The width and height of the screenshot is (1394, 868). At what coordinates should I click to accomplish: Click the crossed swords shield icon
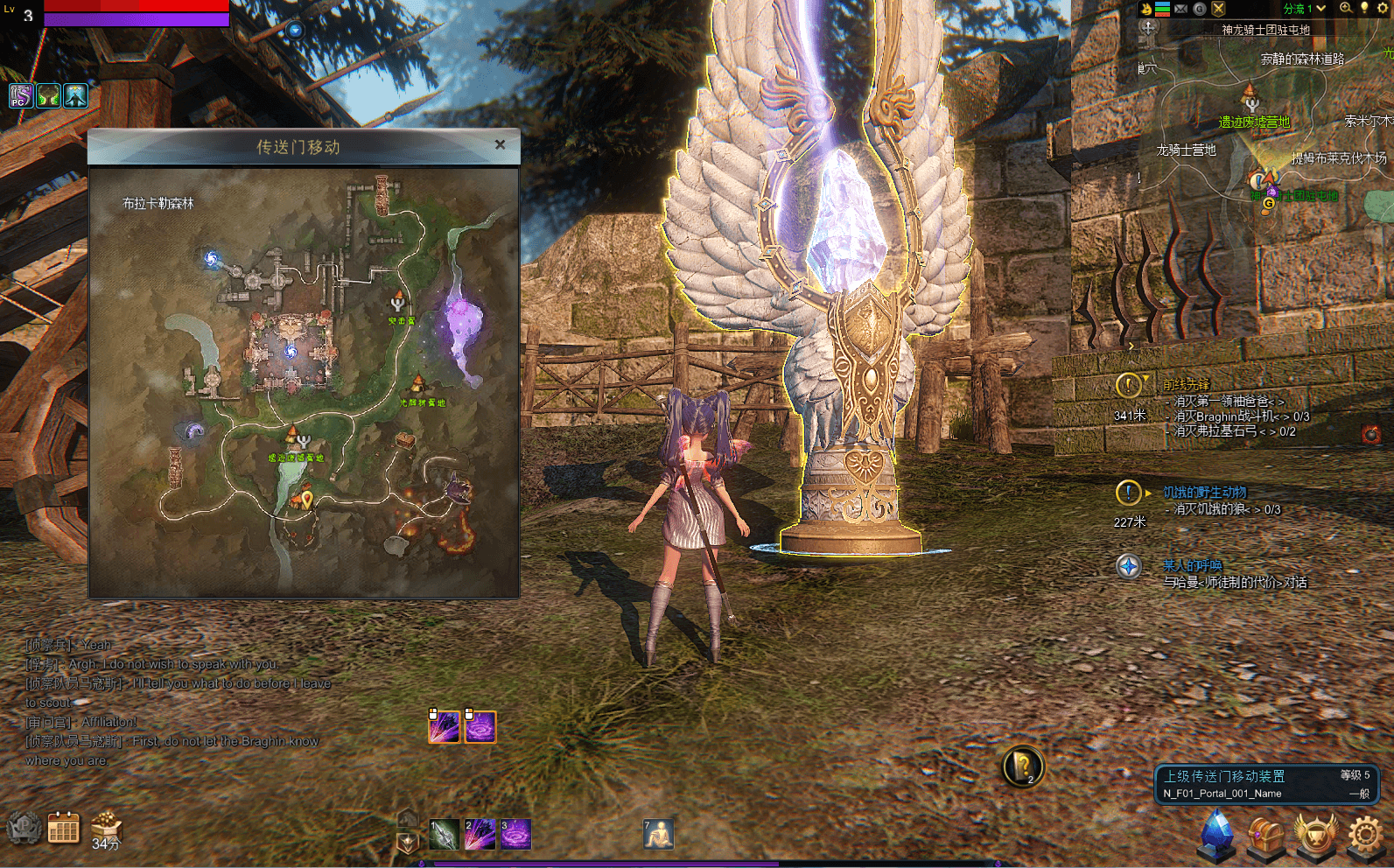pyautogui.click(x=1218, y=9)
